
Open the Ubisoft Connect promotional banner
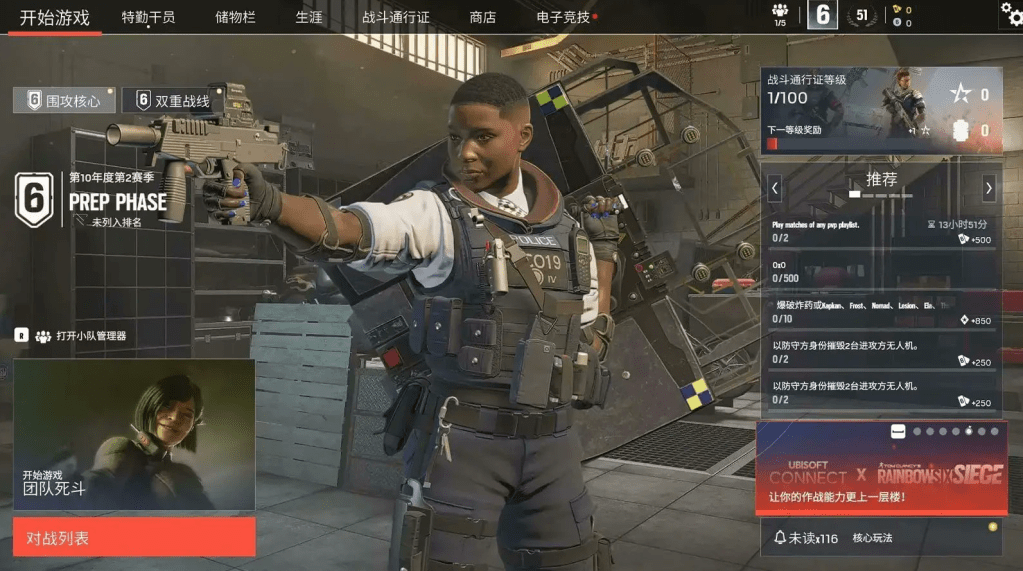[x=881, y=470]
